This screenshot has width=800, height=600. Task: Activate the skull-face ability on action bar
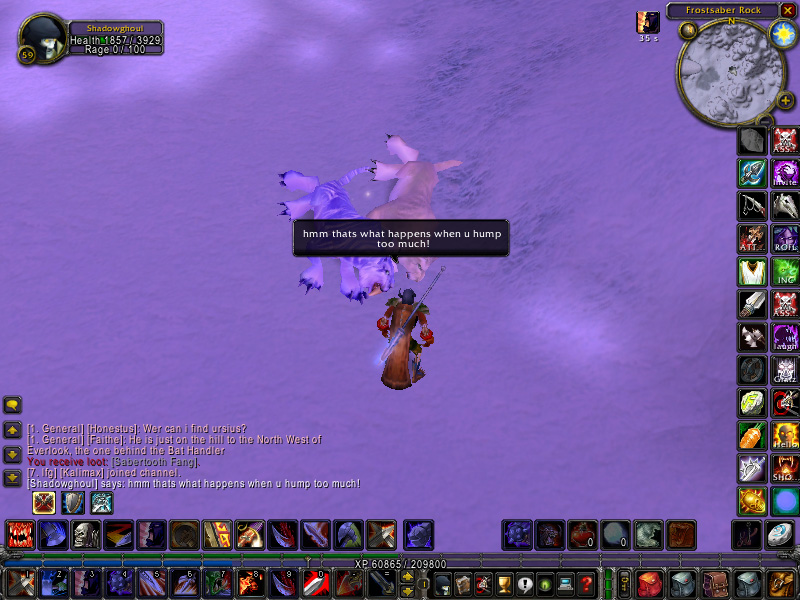[x=85, y=534]
